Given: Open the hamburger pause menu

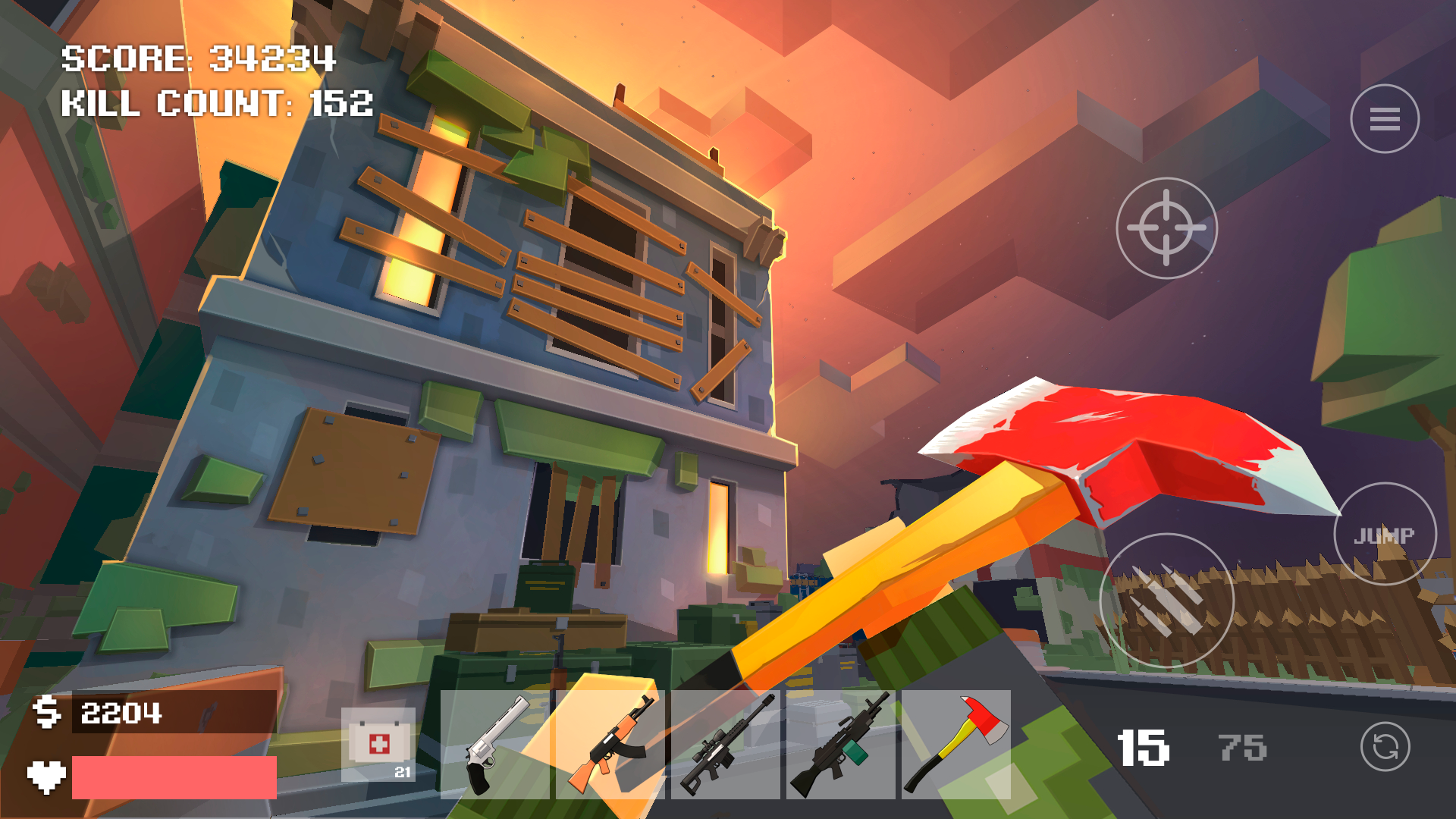Looking at the screenshot, I should click(x=1385, y=118).
